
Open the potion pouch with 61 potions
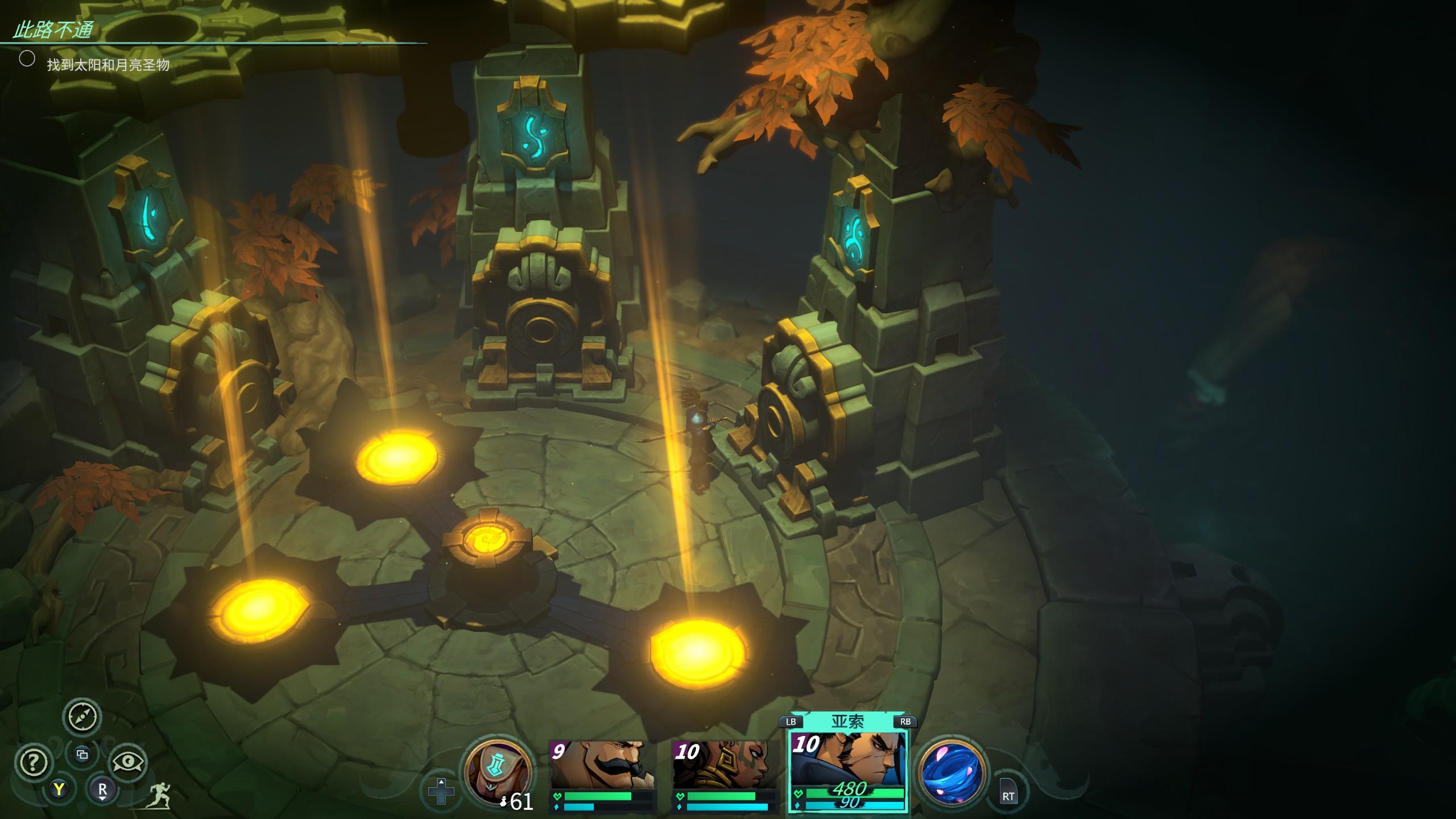point(498,772)
